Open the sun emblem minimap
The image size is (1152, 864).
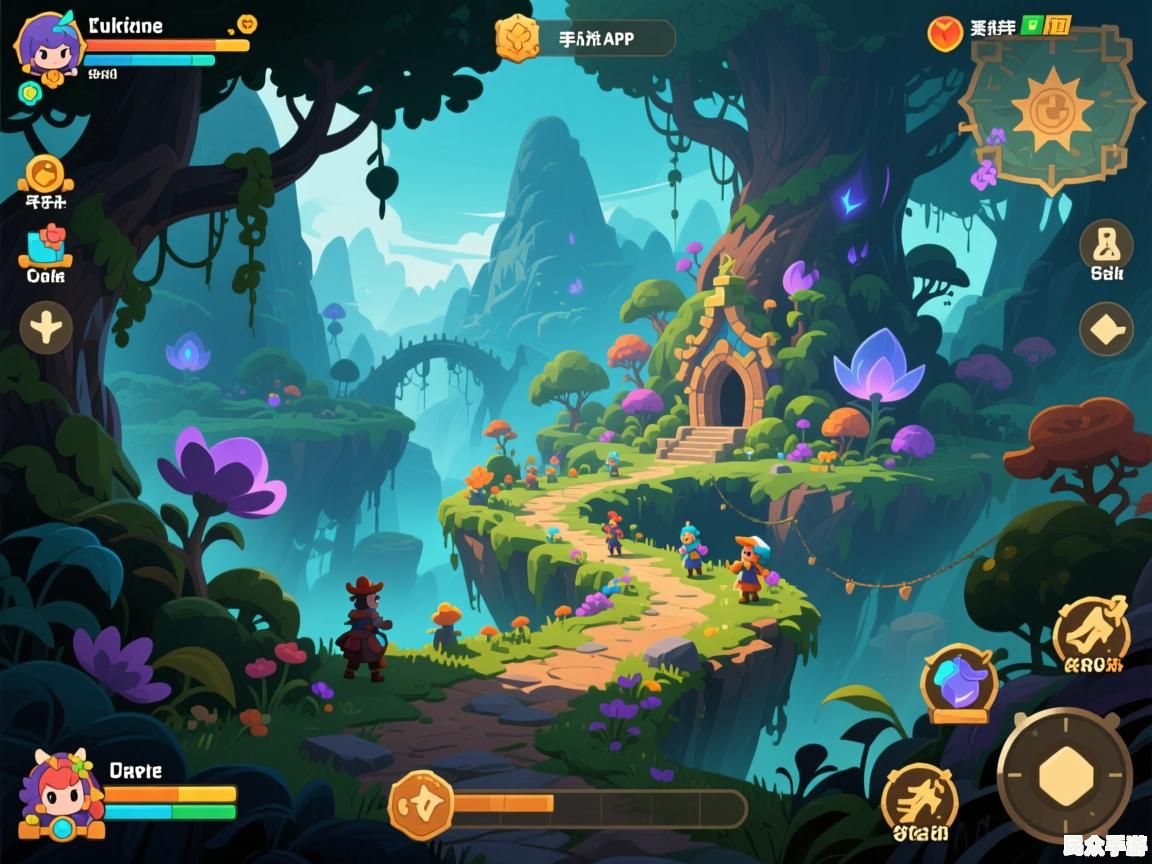[x=1051, y=109]
